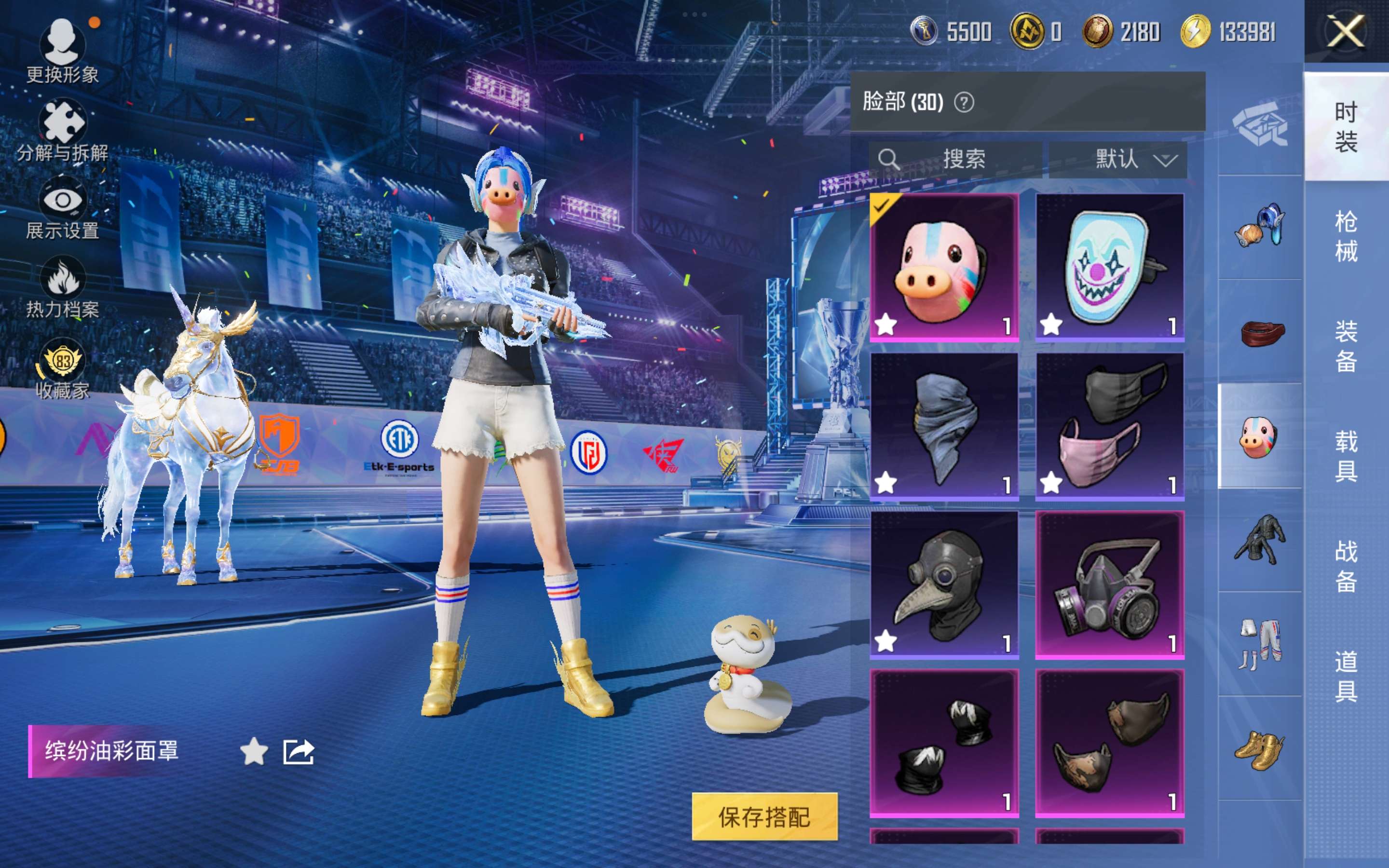Screen dimensions: 1389x868
Task: Click the search field for face items
Action: (955, 159)
